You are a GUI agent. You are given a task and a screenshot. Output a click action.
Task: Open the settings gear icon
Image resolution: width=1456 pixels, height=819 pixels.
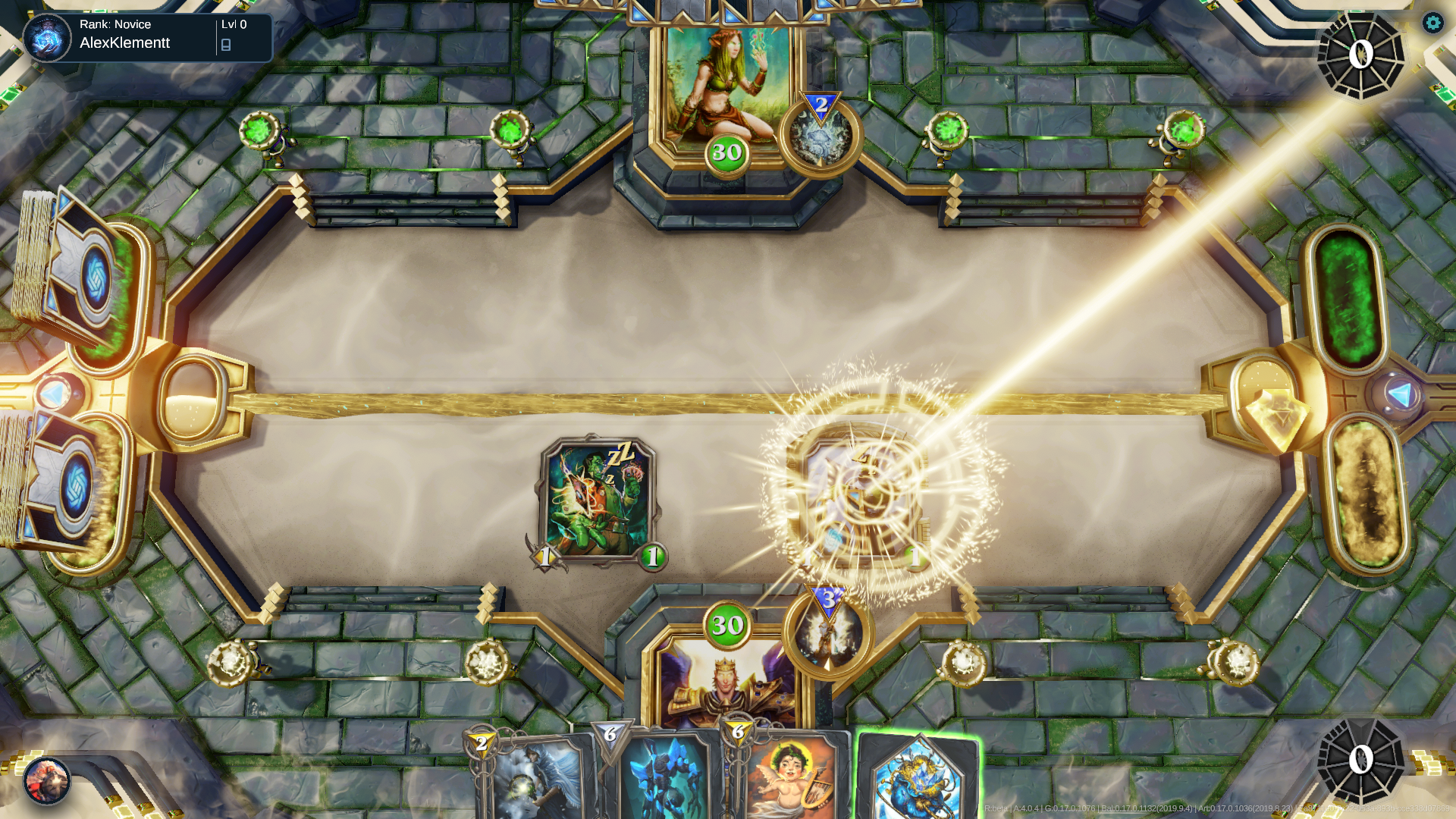[x=1432, y=24]
